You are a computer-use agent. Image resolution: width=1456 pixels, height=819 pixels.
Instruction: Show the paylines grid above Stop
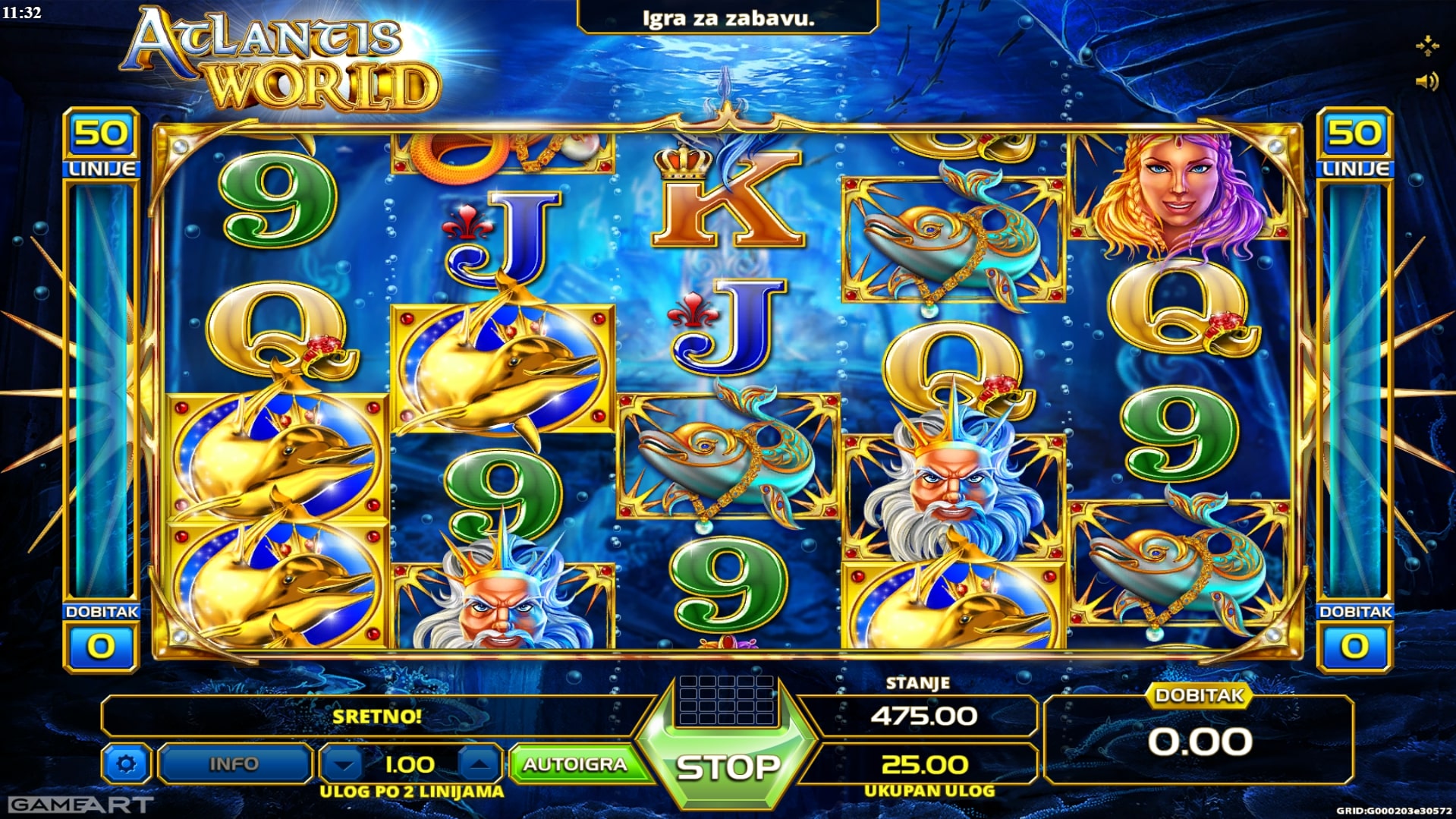(x=726, y=700)
